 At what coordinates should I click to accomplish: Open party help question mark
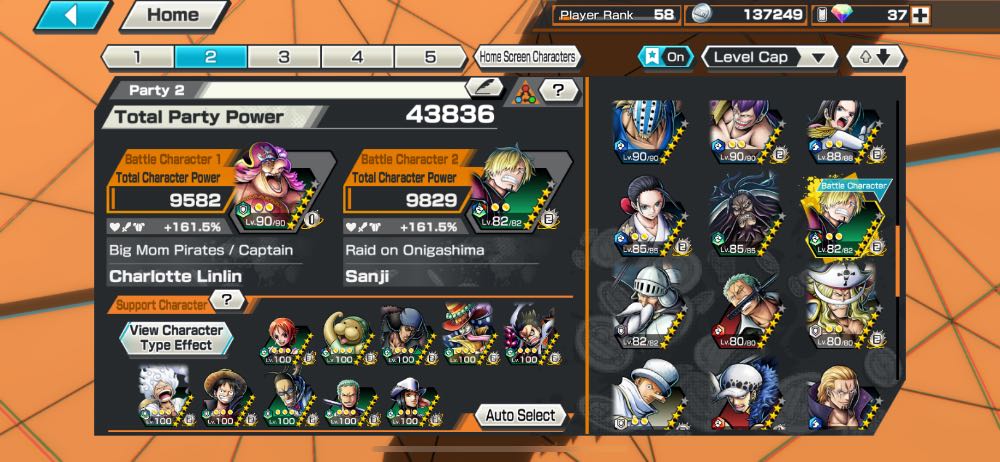[559, 91]
